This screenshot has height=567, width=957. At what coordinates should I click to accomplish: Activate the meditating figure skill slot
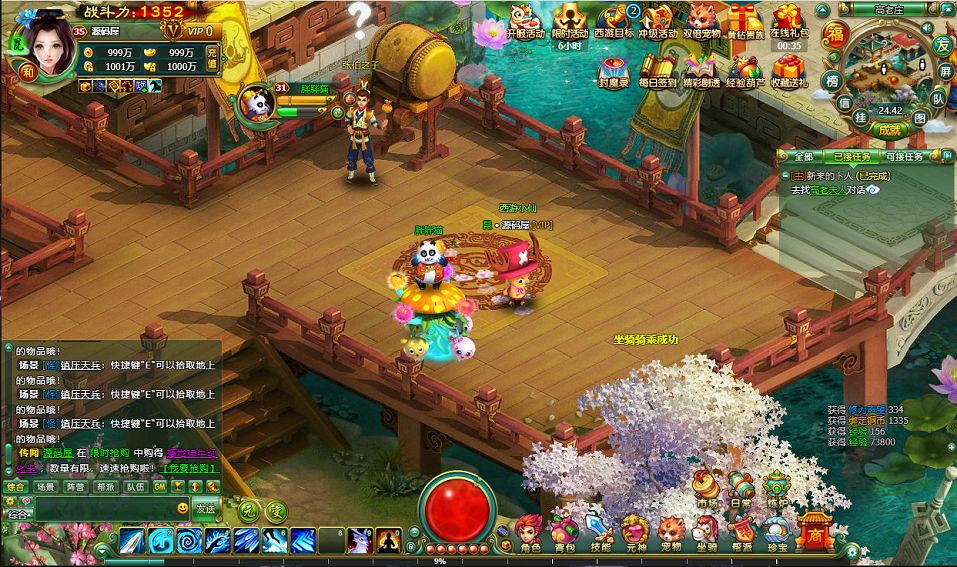(389, 541)
